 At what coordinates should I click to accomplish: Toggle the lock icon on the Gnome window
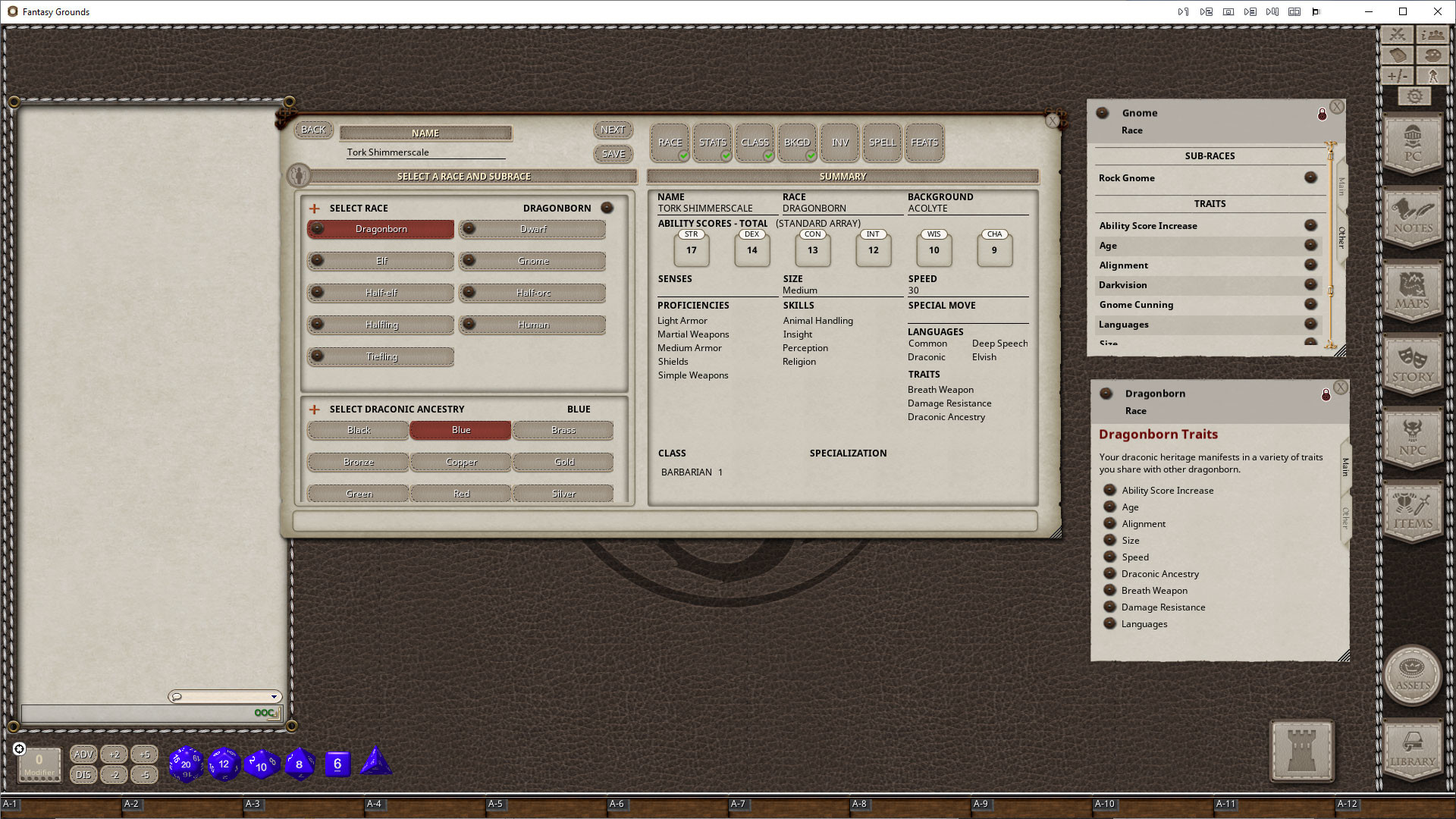click(1323, 114)
